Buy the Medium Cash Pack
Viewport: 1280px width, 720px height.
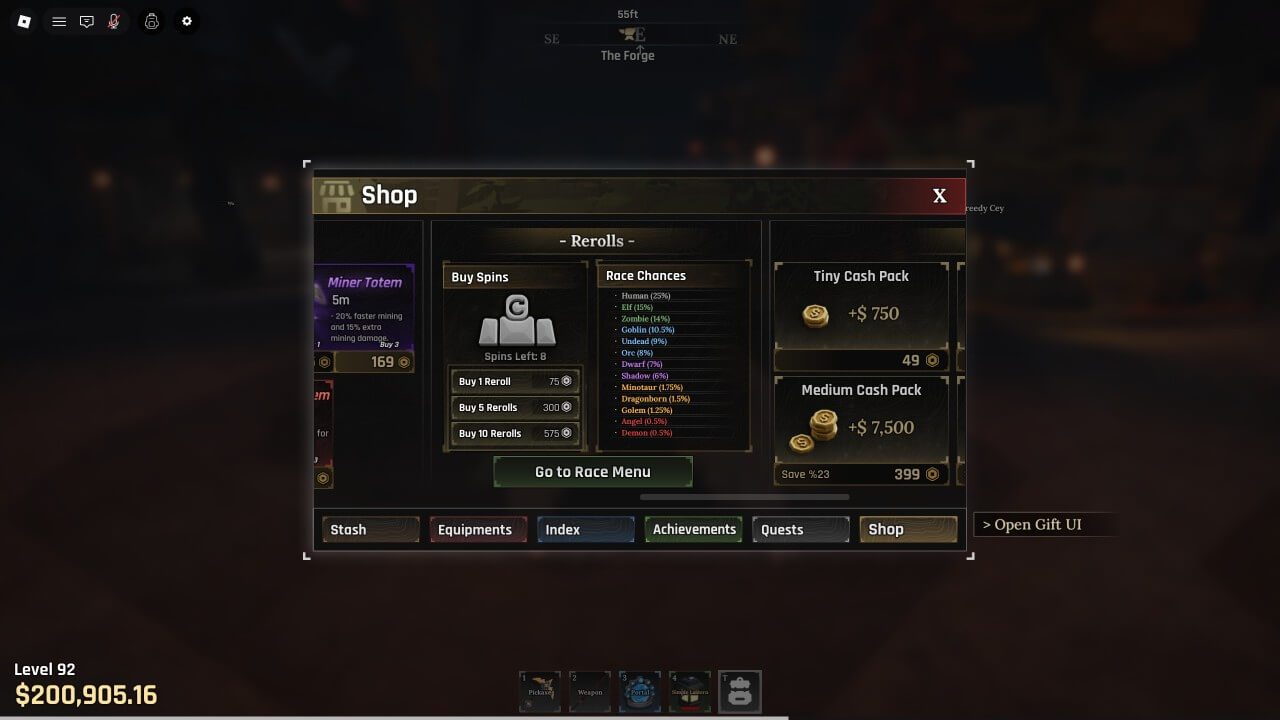click(861, 474)
